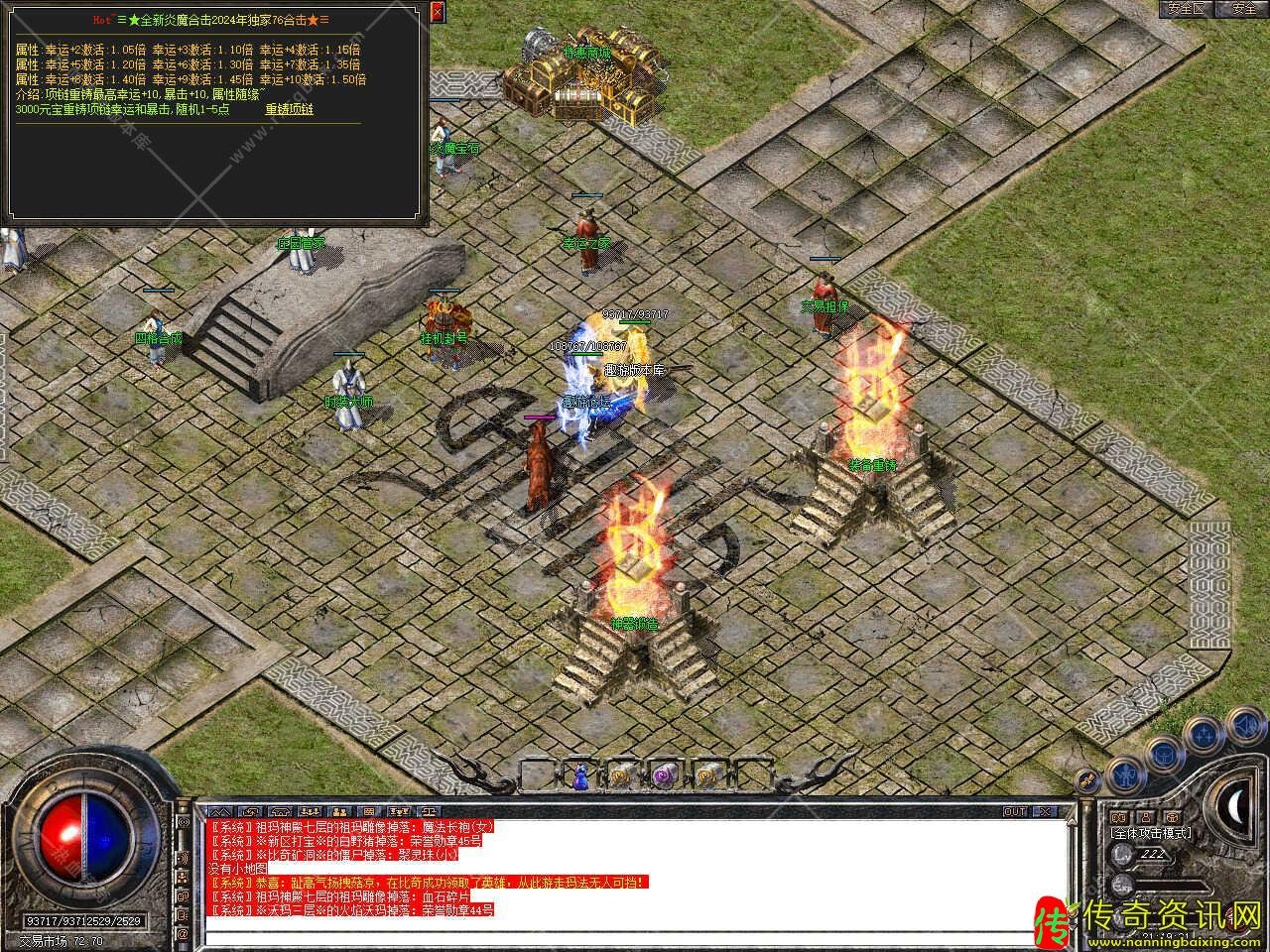
Task: Close the necklace reforge dialog
Action: tap(438, 12)
